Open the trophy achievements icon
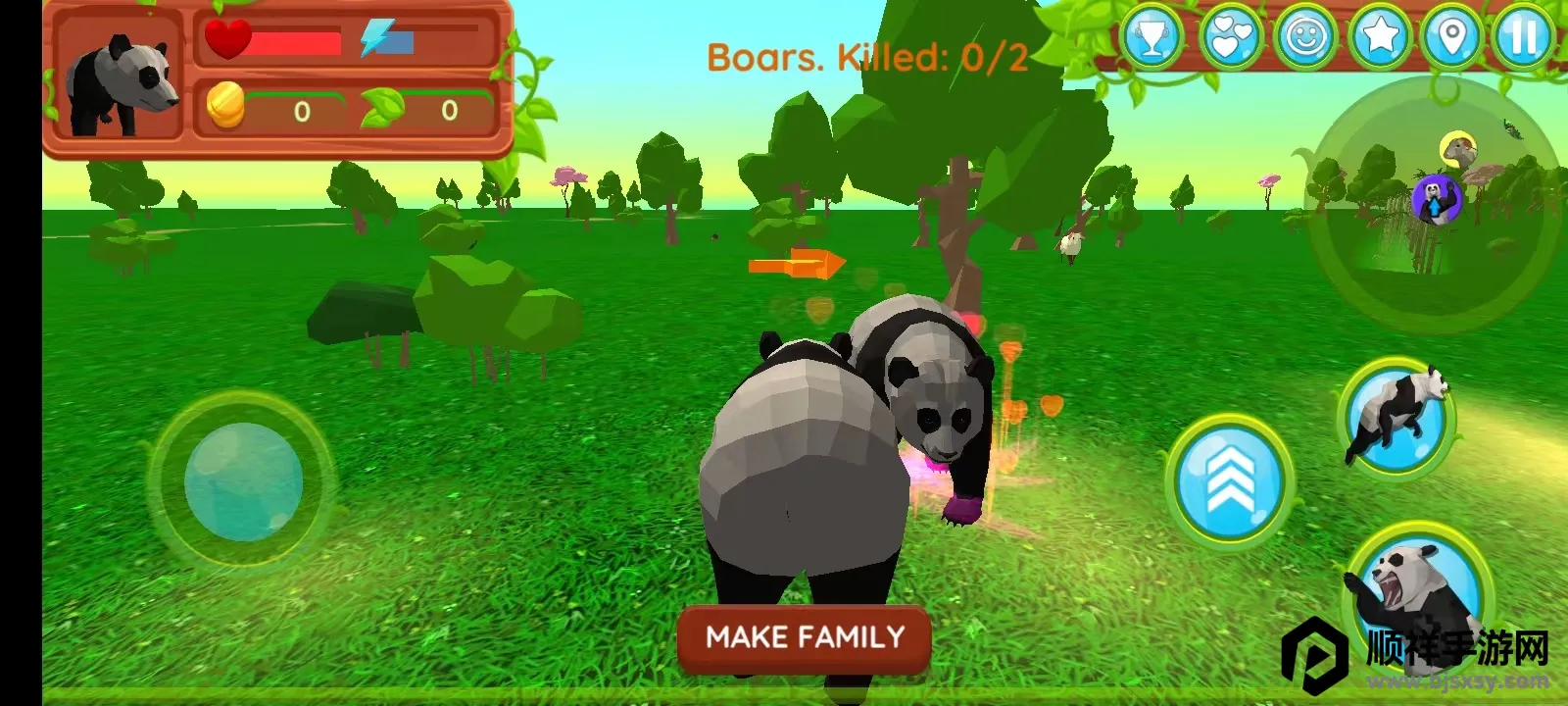The image size is (1568, 706). click(1152, 38)
